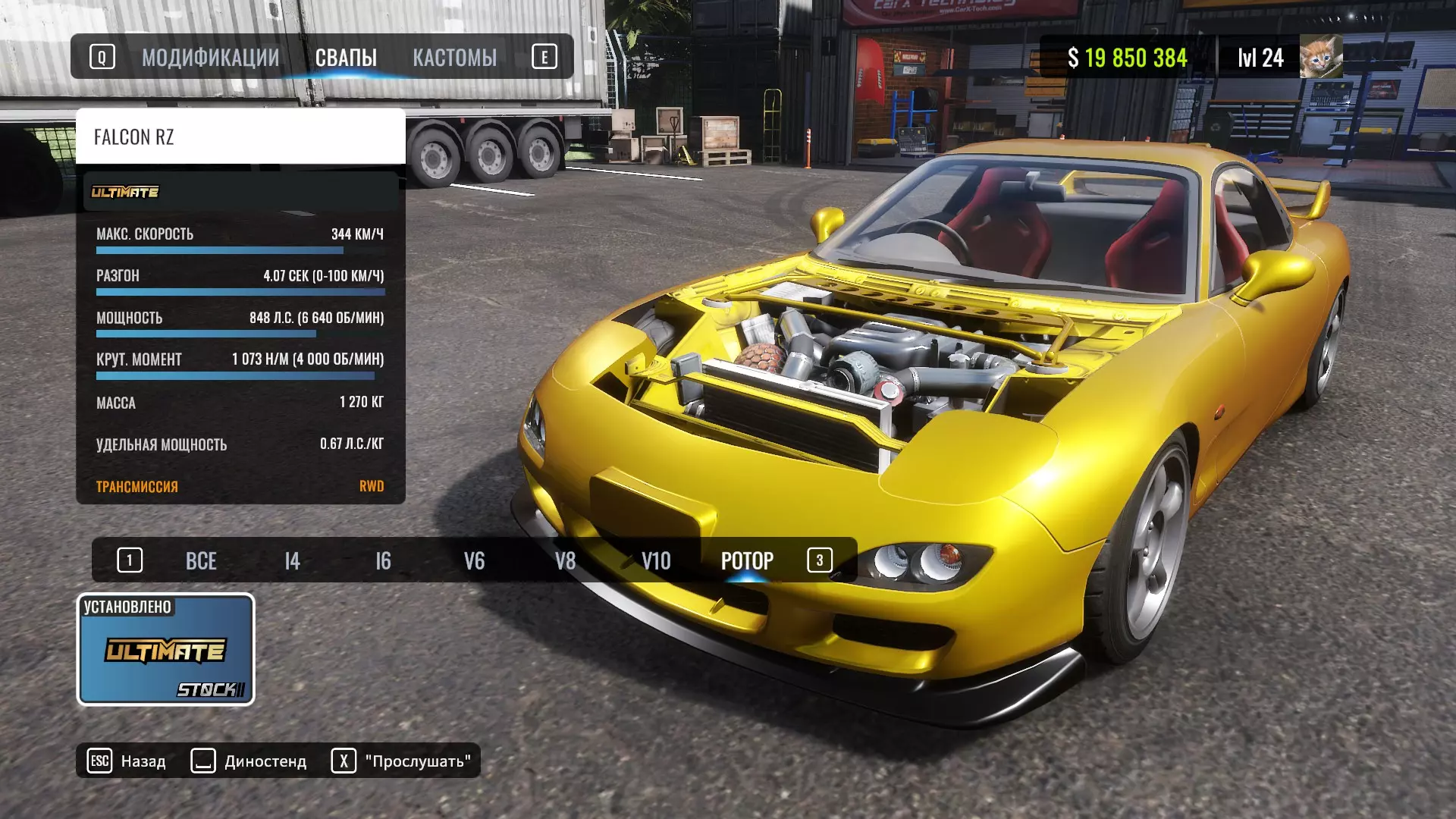The width and height of the screenshot is (1456, 819).
Task: Select the V6 engine category
Action: 474,561
